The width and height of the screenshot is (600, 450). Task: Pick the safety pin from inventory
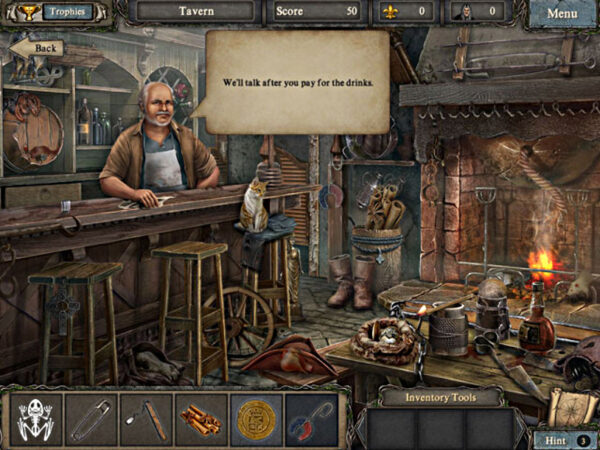[91, 419]
